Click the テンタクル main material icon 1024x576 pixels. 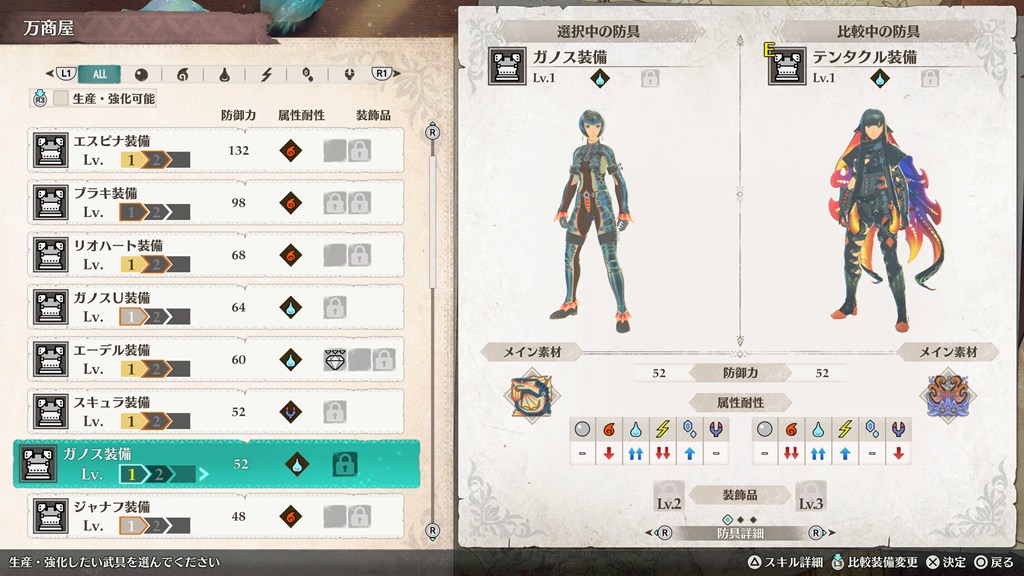coord(948,393)
